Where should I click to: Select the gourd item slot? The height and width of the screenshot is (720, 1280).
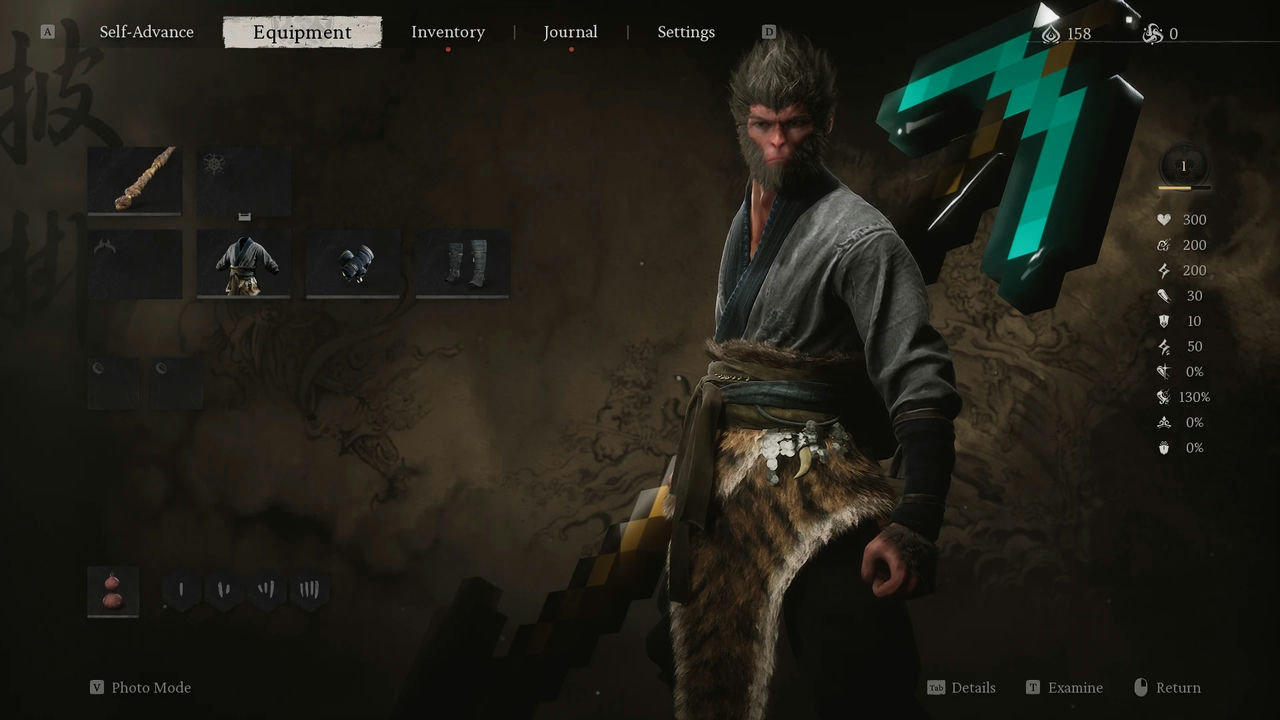coord(113,591)
